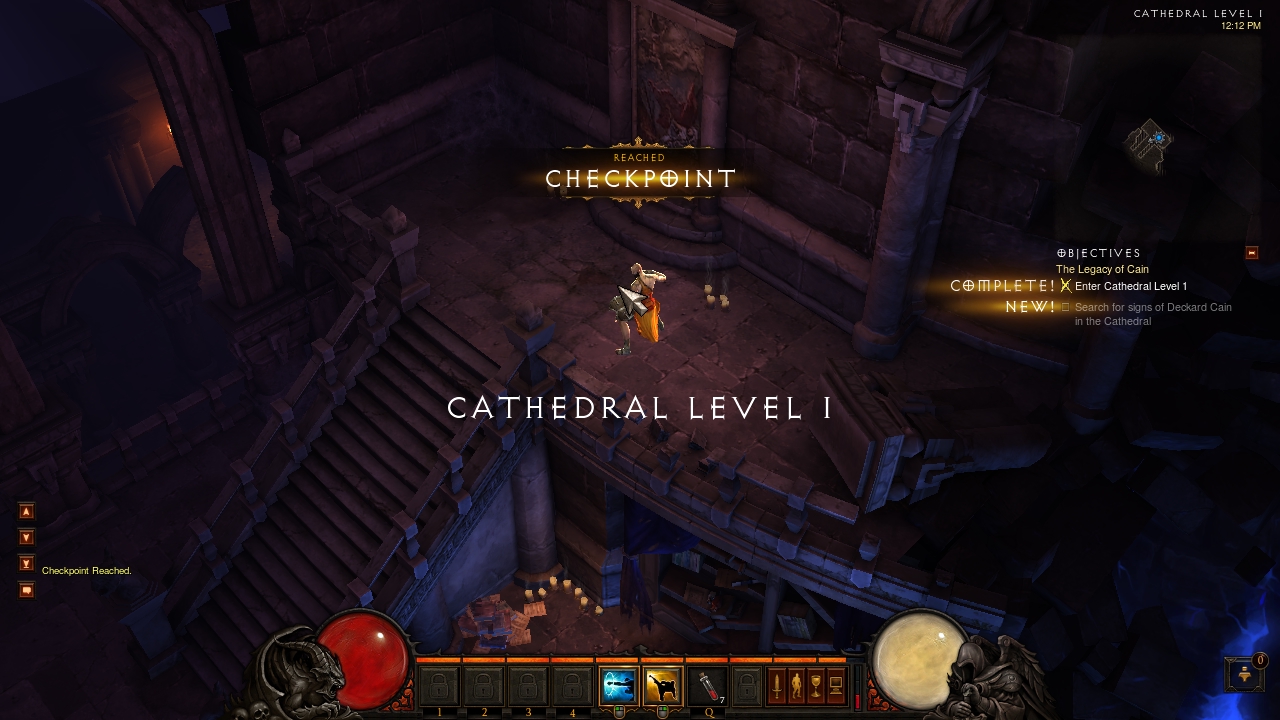1280x720 pixels.
Task: Use the golden kick secondary skill
Action: [x=662, y=686]
